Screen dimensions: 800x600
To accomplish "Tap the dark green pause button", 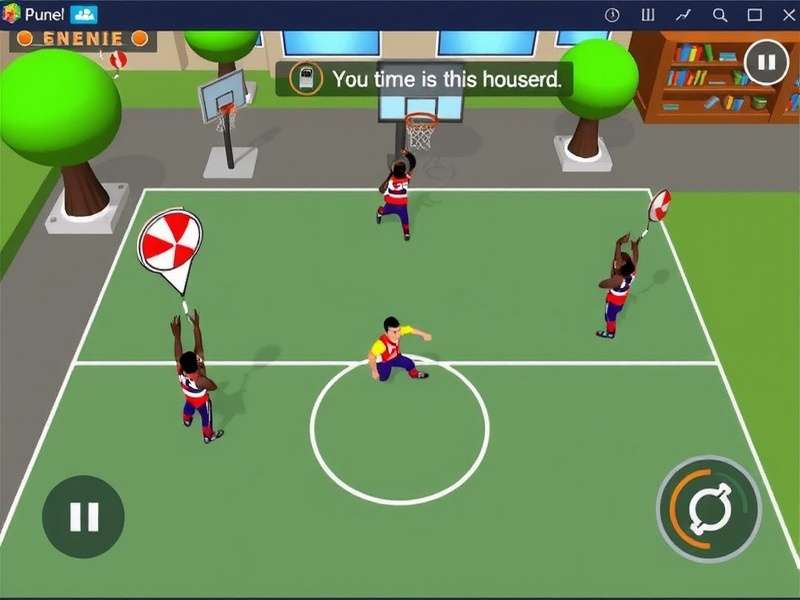I will tap(83, 516).
